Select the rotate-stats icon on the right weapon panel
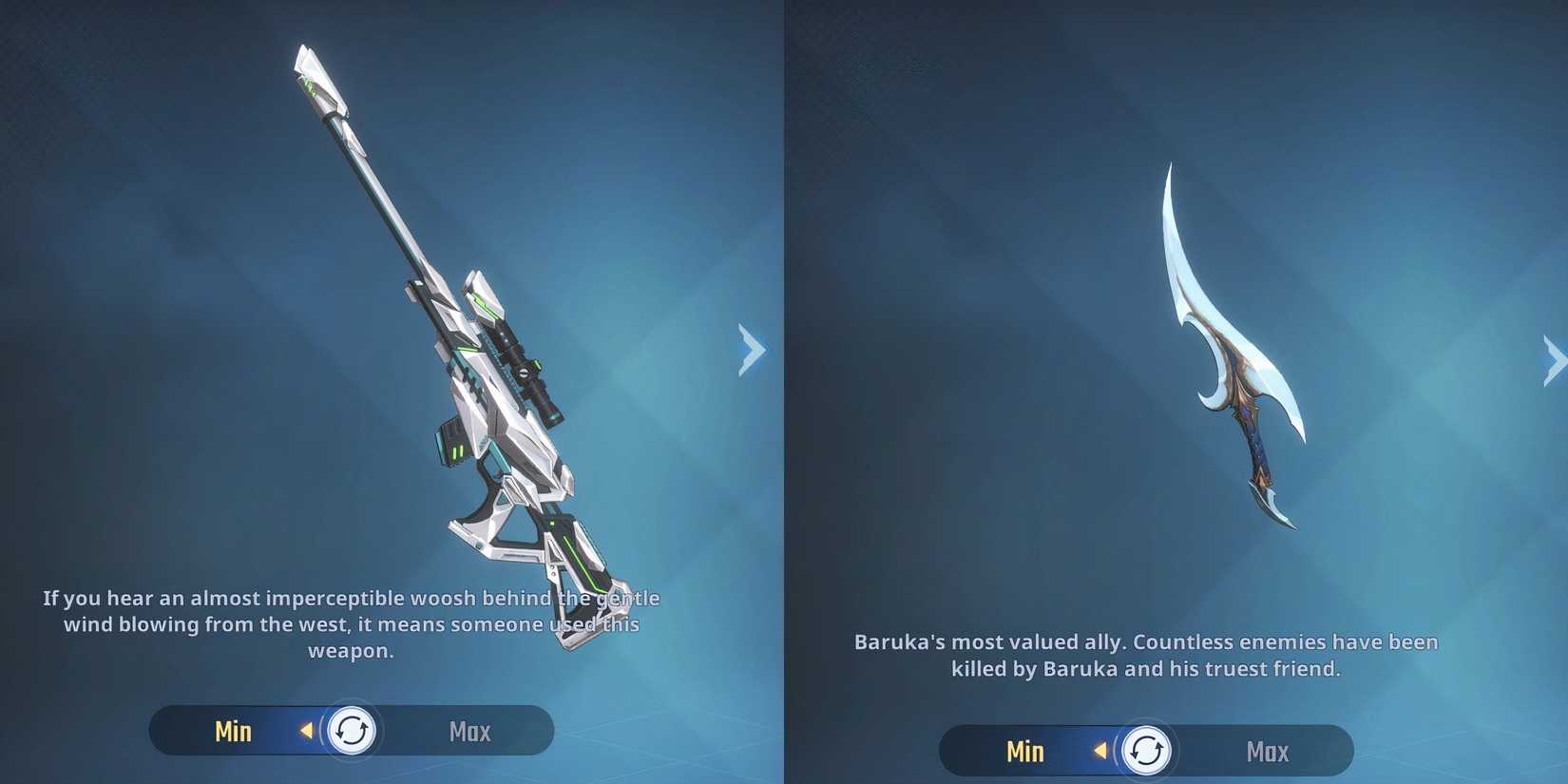This screenshot has height=784, width=1568. 1147,750
